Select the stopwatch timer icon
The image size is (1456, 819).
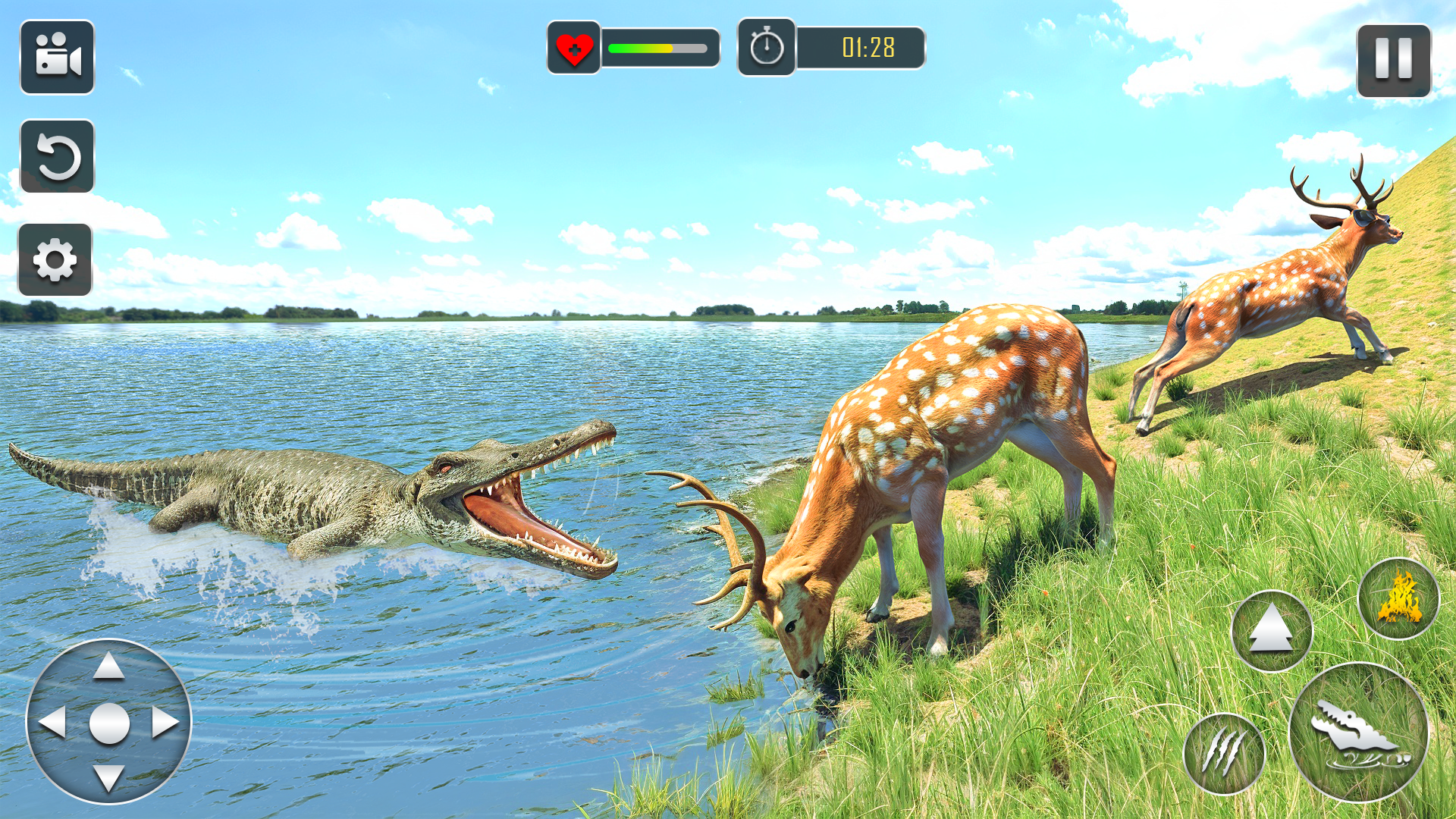pyautogui.click(x=767, y=47)
